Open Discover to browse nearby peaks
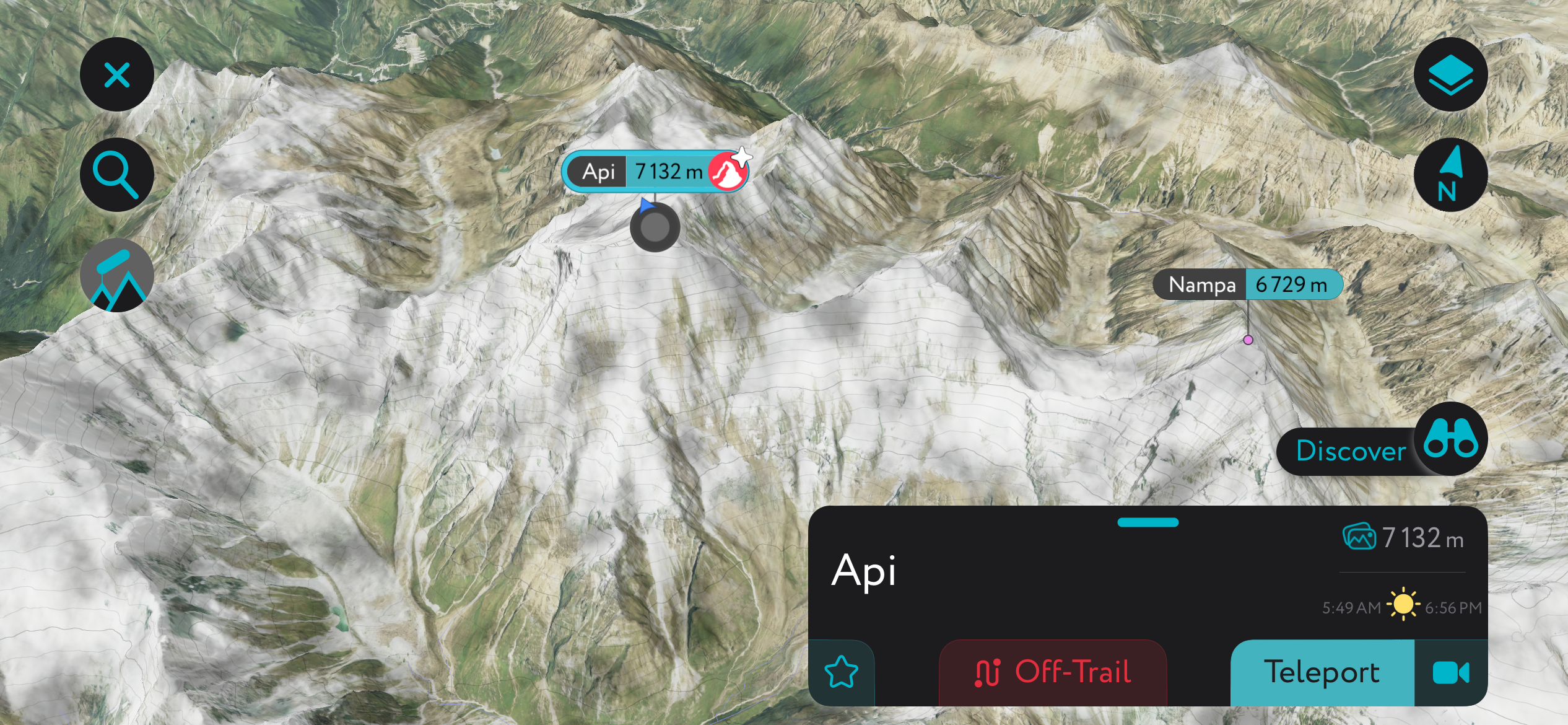 click(x=1350, y=452)
